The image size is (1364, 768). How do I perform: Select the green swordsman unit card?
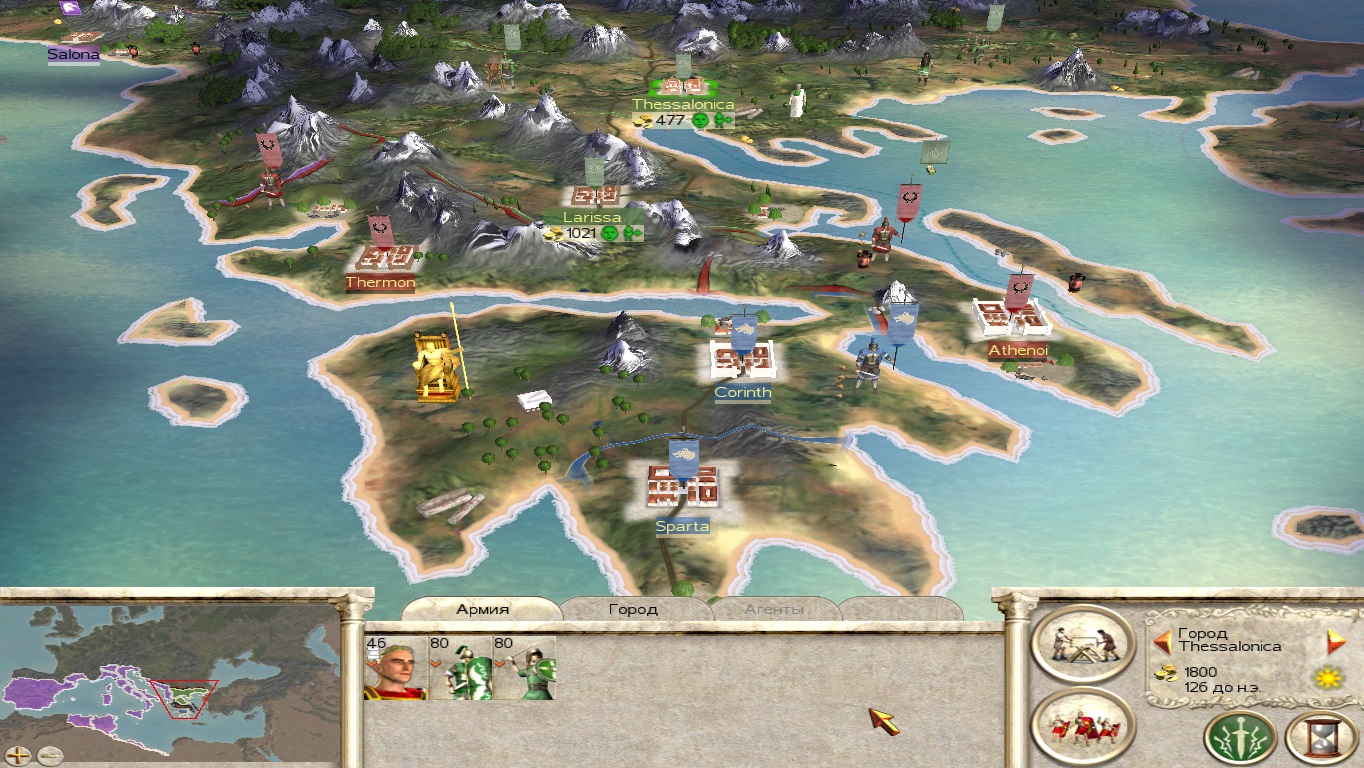click(x=460, y=668)
